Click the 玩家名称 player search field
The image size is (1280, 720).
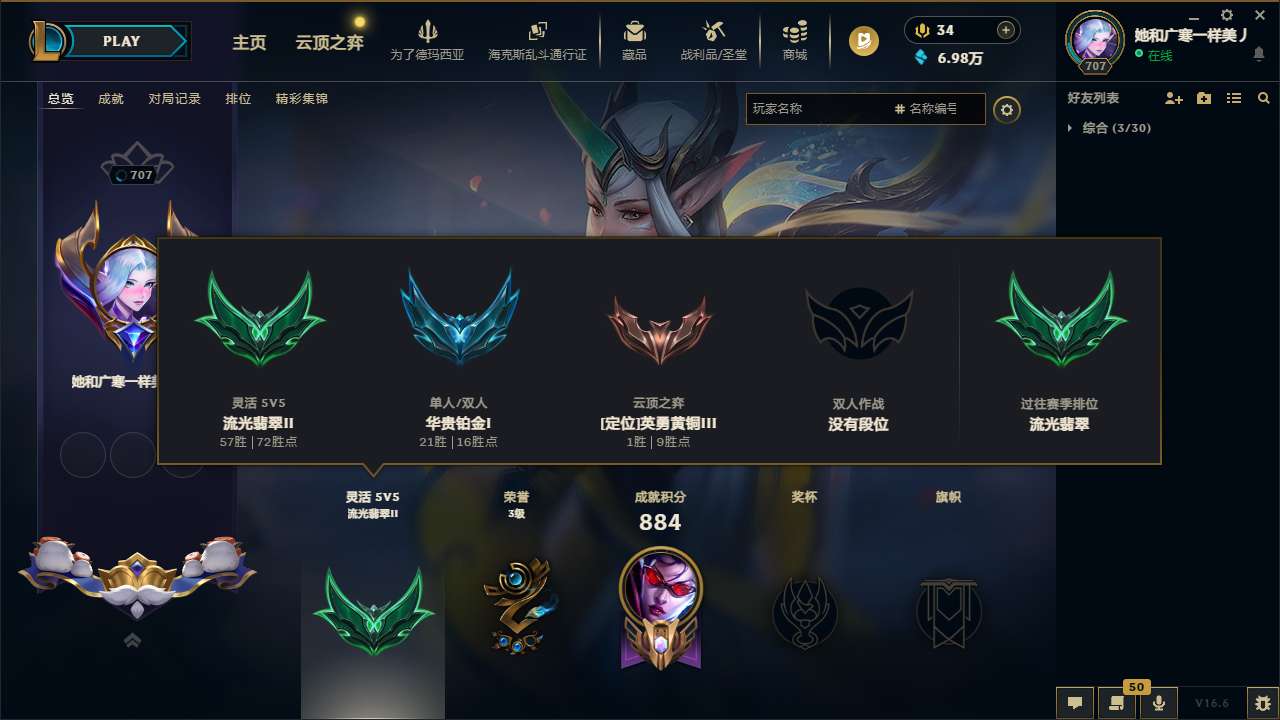pos(820,109)
